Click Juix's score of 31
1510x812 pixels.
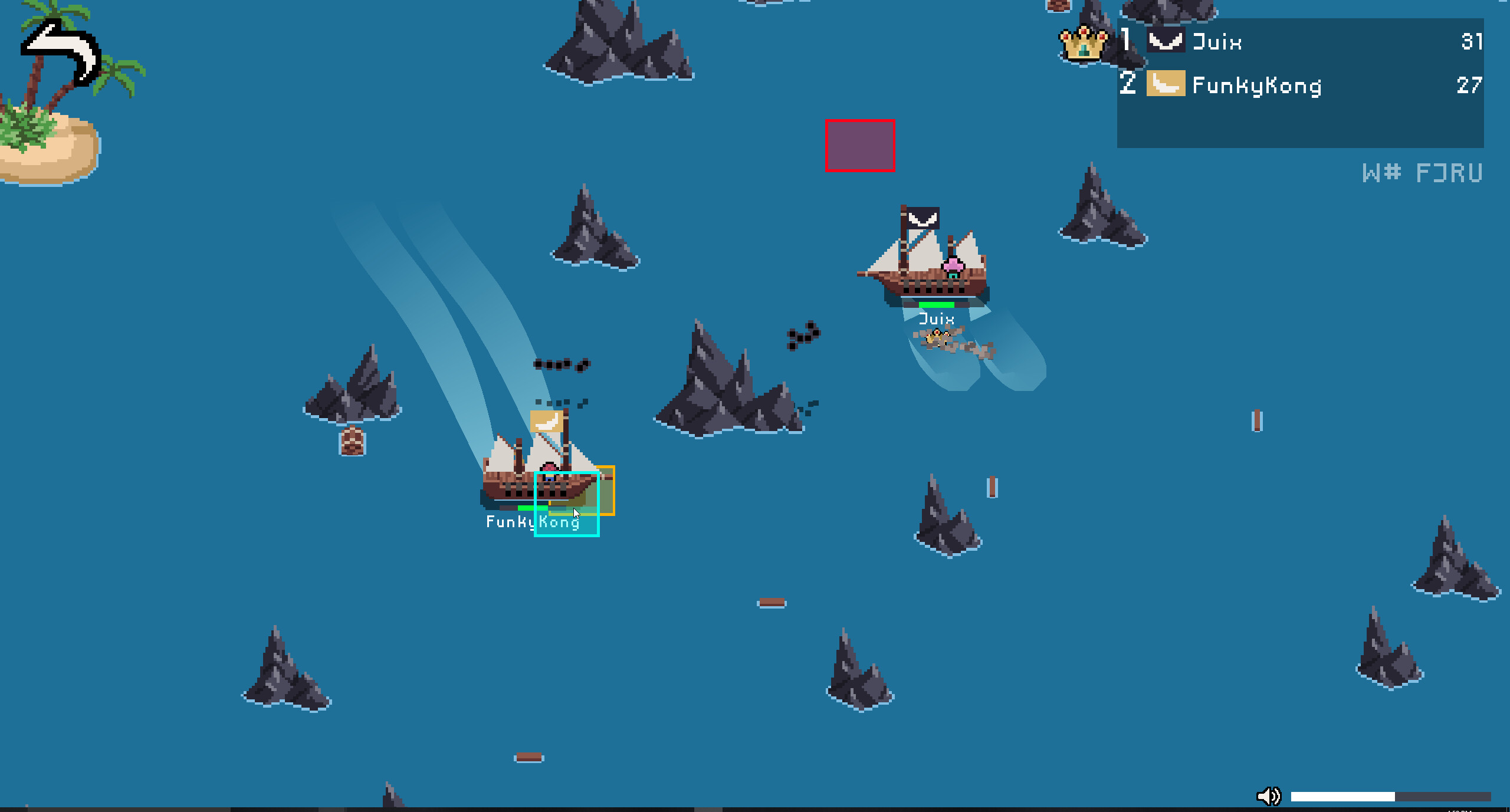[1471, 41]
